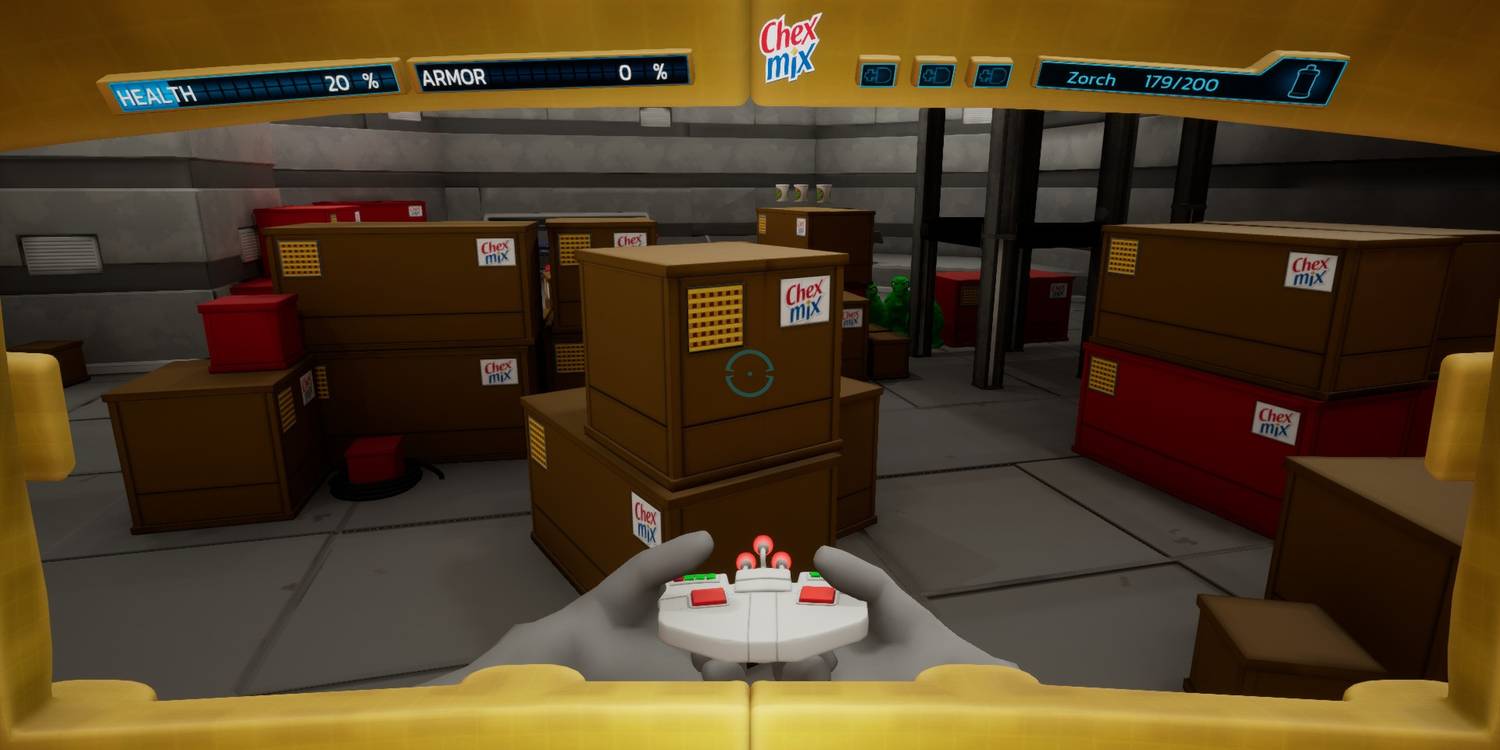Image resolution: width=1500 pixels, height=750 pixels.
Task: Select the third keycard slot icon
Action: point(991,75)
